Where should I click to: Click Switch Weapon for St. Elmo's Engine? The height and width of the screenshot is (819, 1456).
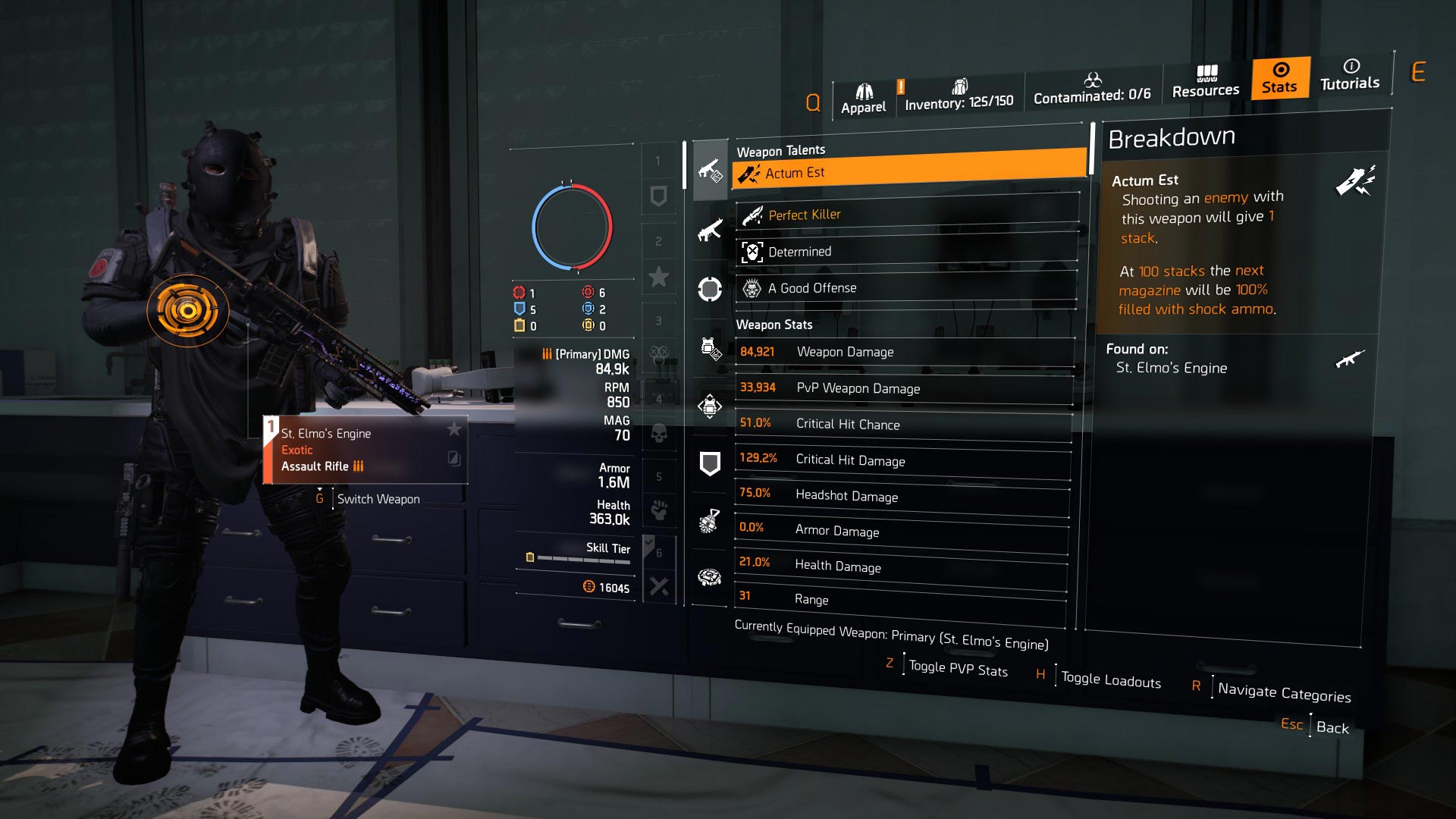point(379,499)
